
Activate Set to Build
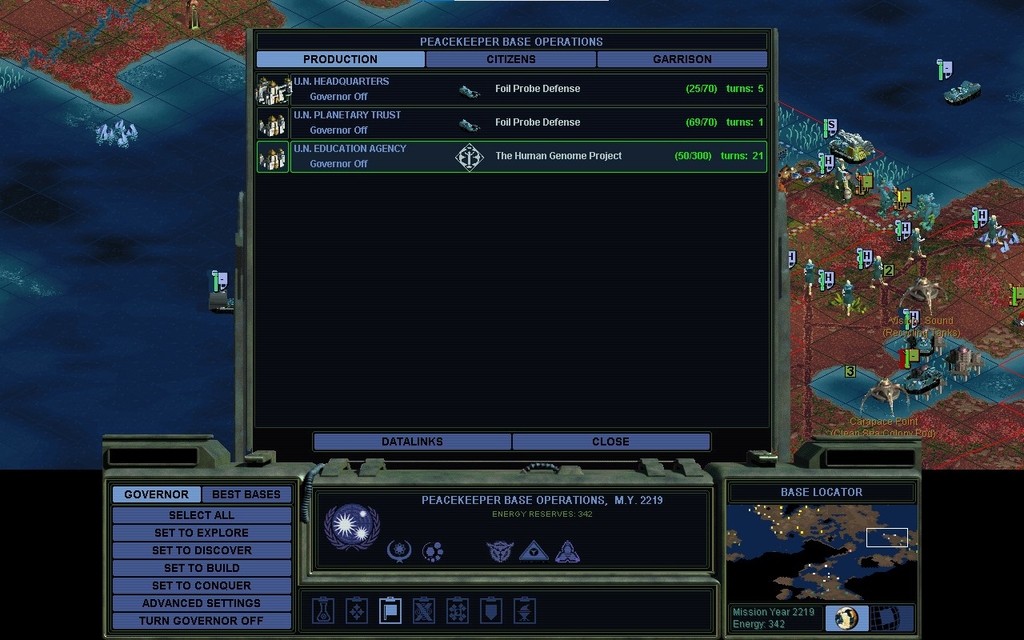point(201,568)
